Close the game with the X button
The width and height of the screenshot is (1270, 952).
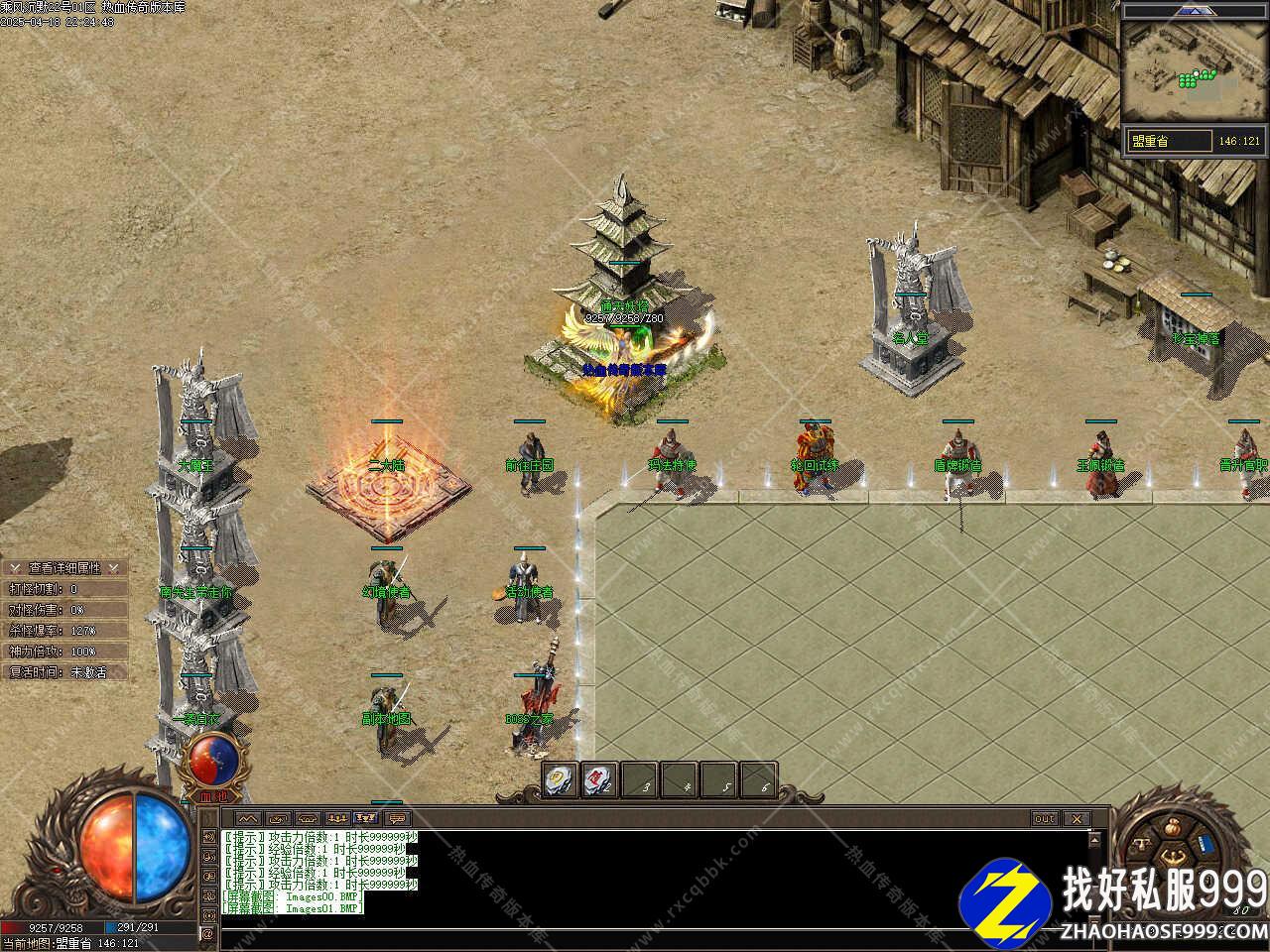[x=1076, y=819]
